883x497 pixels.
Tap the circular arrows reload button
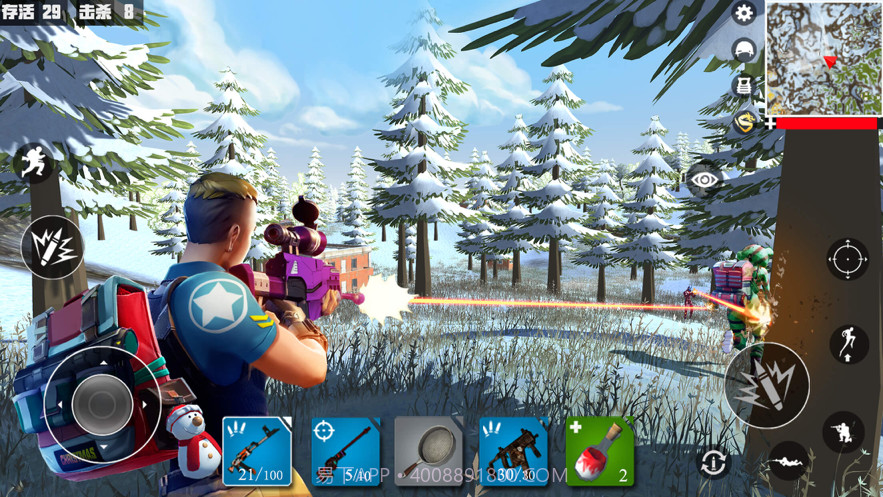click(x=714, y=462)
